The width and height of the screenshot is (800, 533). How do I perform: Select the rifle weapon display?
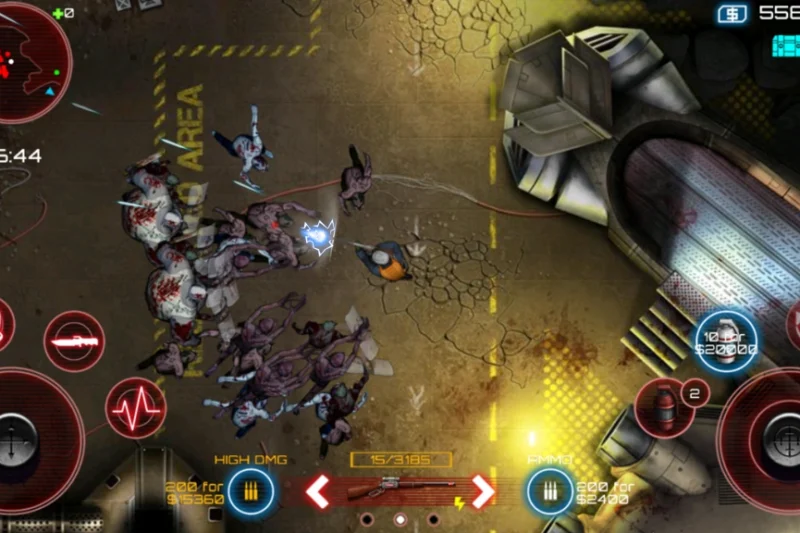coord(400,491)
